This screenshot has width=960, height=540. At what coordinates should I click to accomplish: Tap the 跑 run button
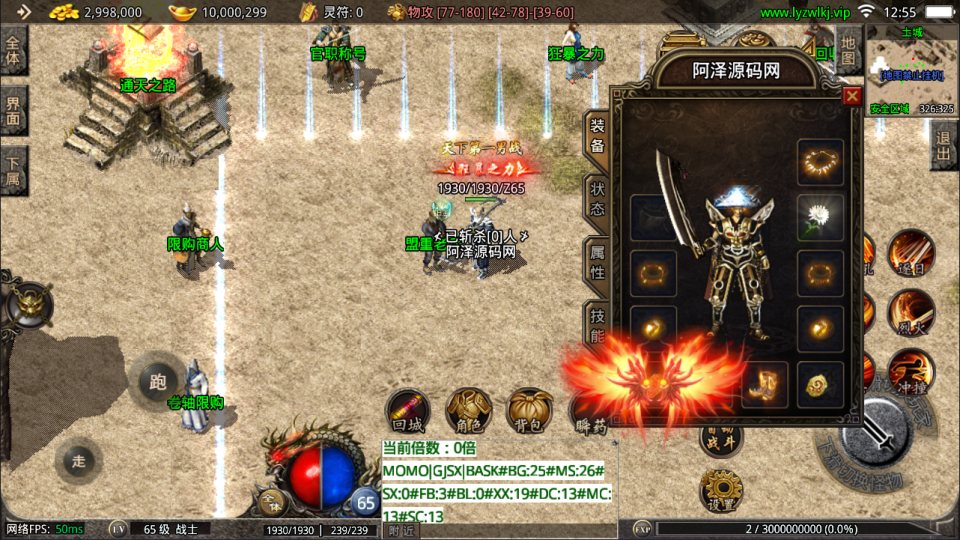(x=157, y=381)
